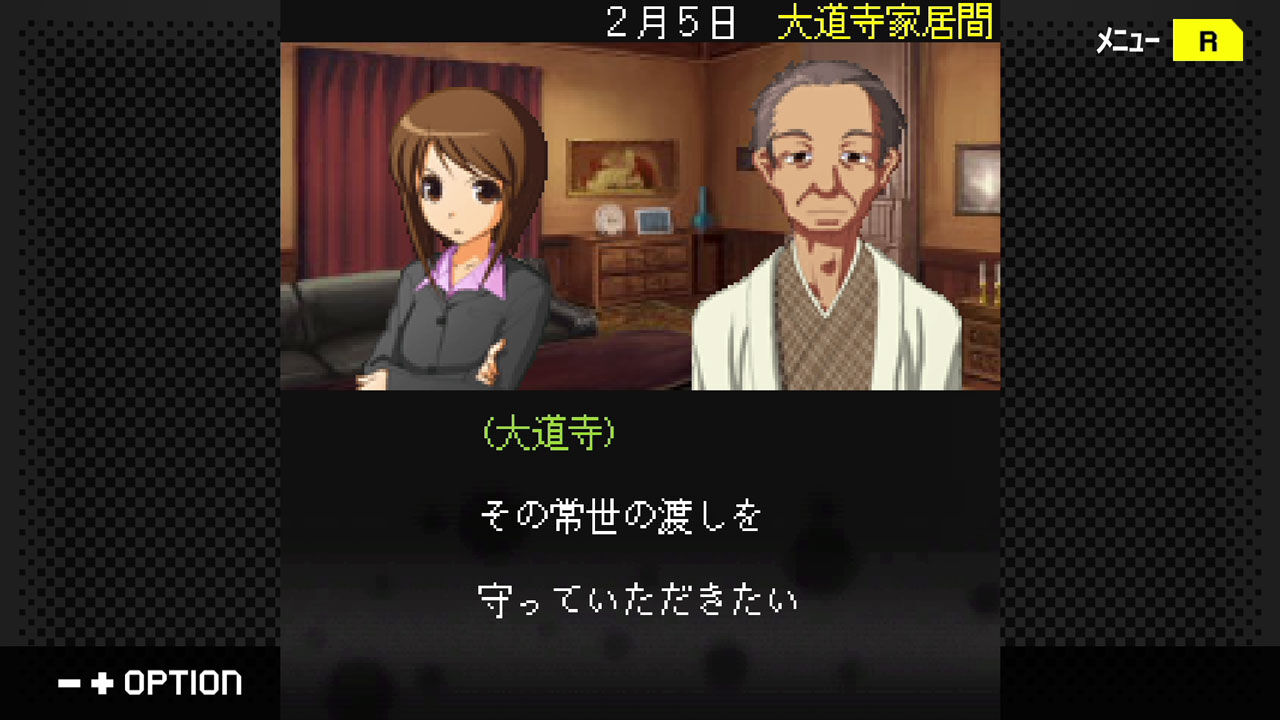Select the 大道寺家居間 location title
This screenshot has height=720, width=1280.
[x=887, y=22]
